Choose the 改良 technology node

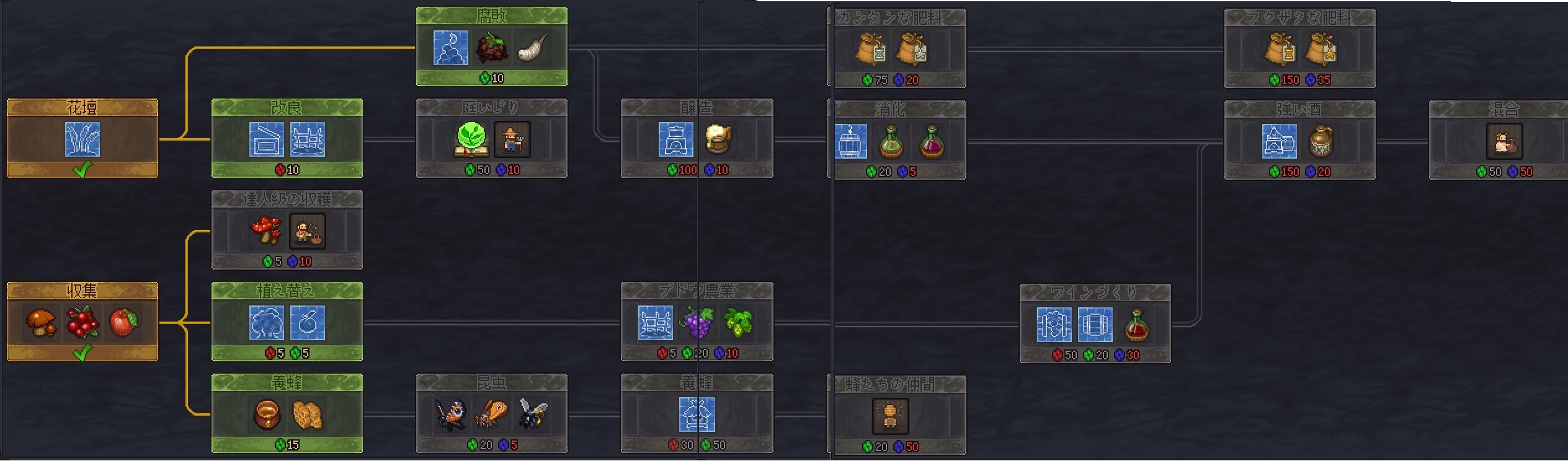pos(287,138)
